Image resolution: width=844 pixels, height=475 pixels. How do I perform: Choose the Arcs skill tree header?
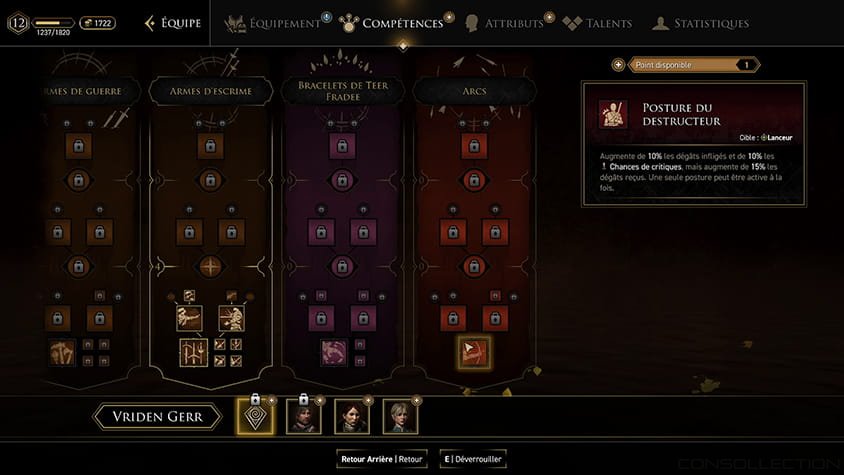point(475,91)
